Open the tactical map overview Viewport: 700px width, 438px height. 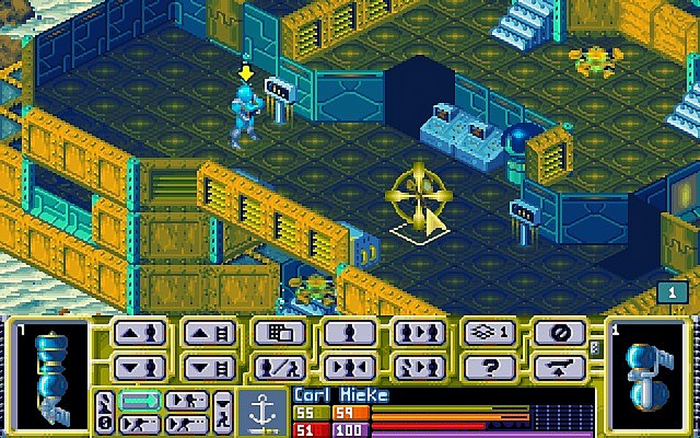click(279, 334)
